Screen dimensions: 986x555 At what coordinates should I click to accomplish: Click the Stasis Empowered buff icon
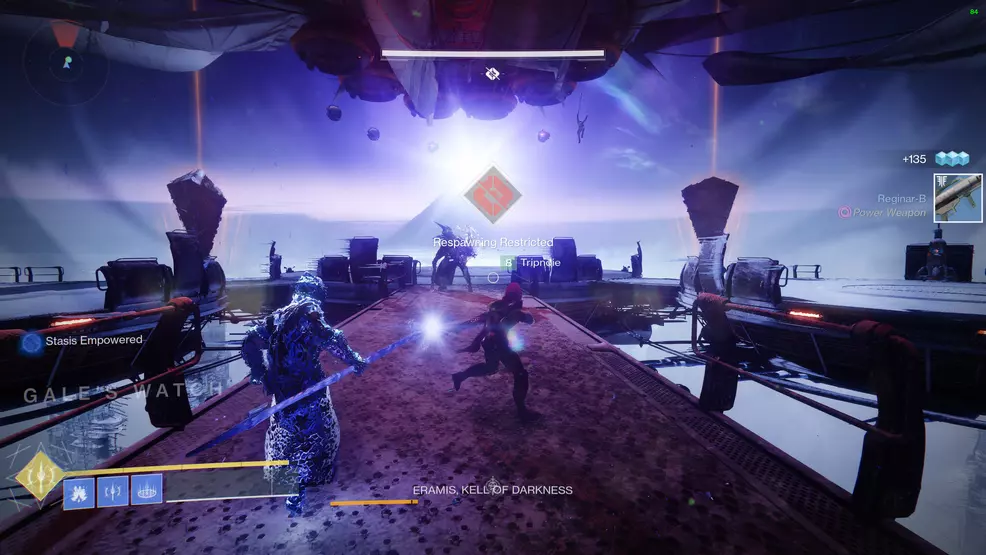pyautogui.click(x=32, y=341)
